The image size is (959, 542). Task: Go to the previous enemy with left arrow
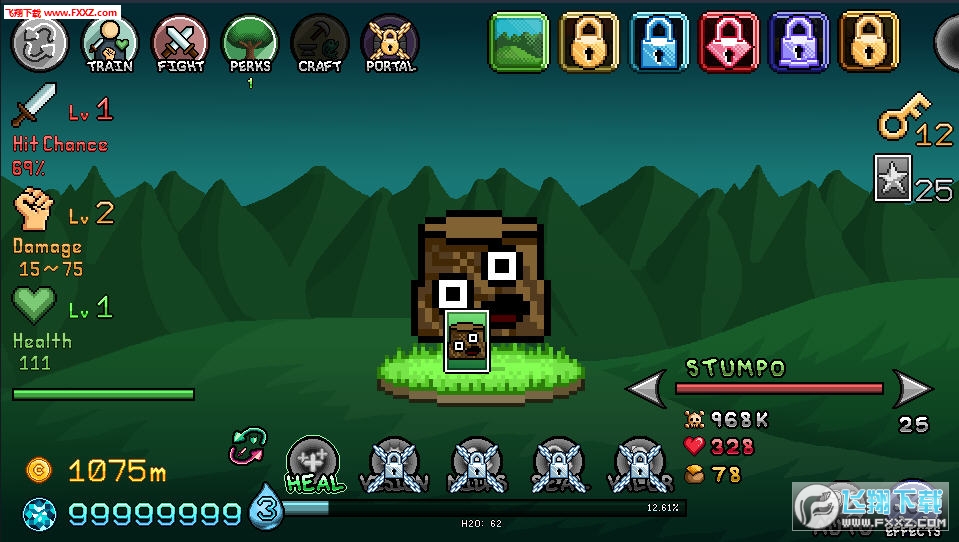pyautogui.click(x=646, y=388)
